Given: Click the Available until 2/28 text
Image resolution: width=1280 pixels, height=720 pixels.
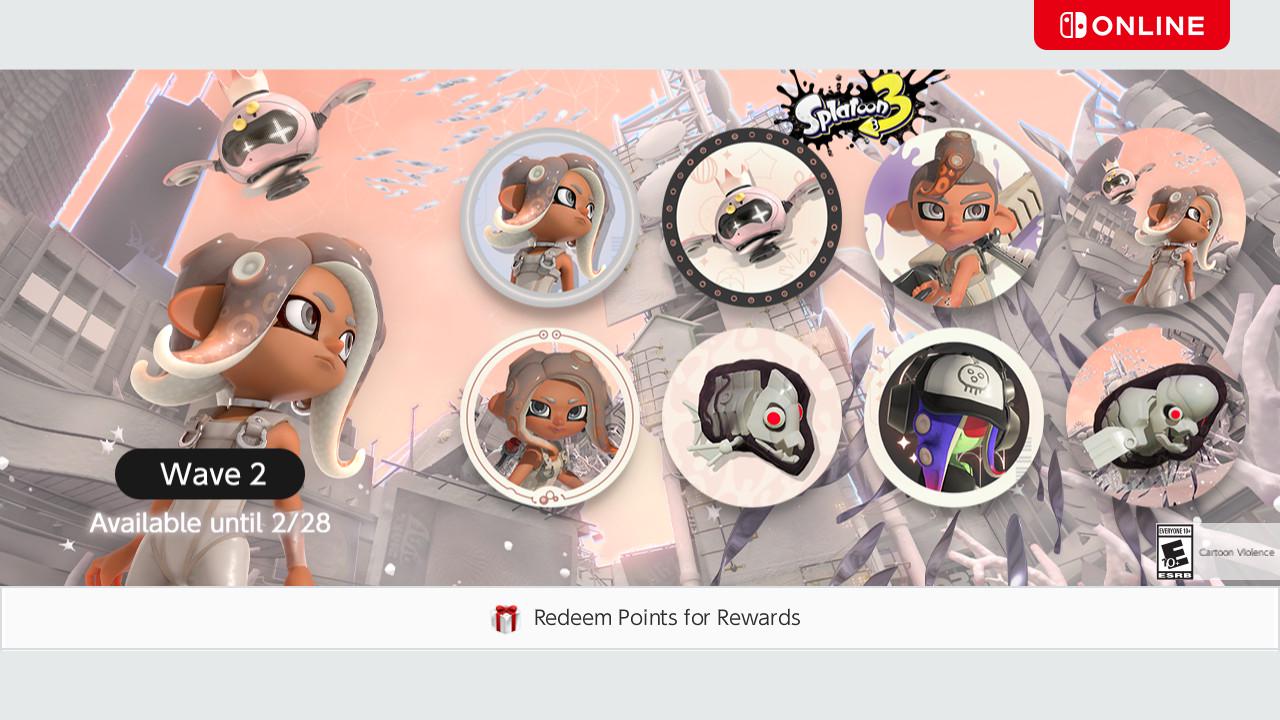Looking at the screenshot, I should point(210,522).
